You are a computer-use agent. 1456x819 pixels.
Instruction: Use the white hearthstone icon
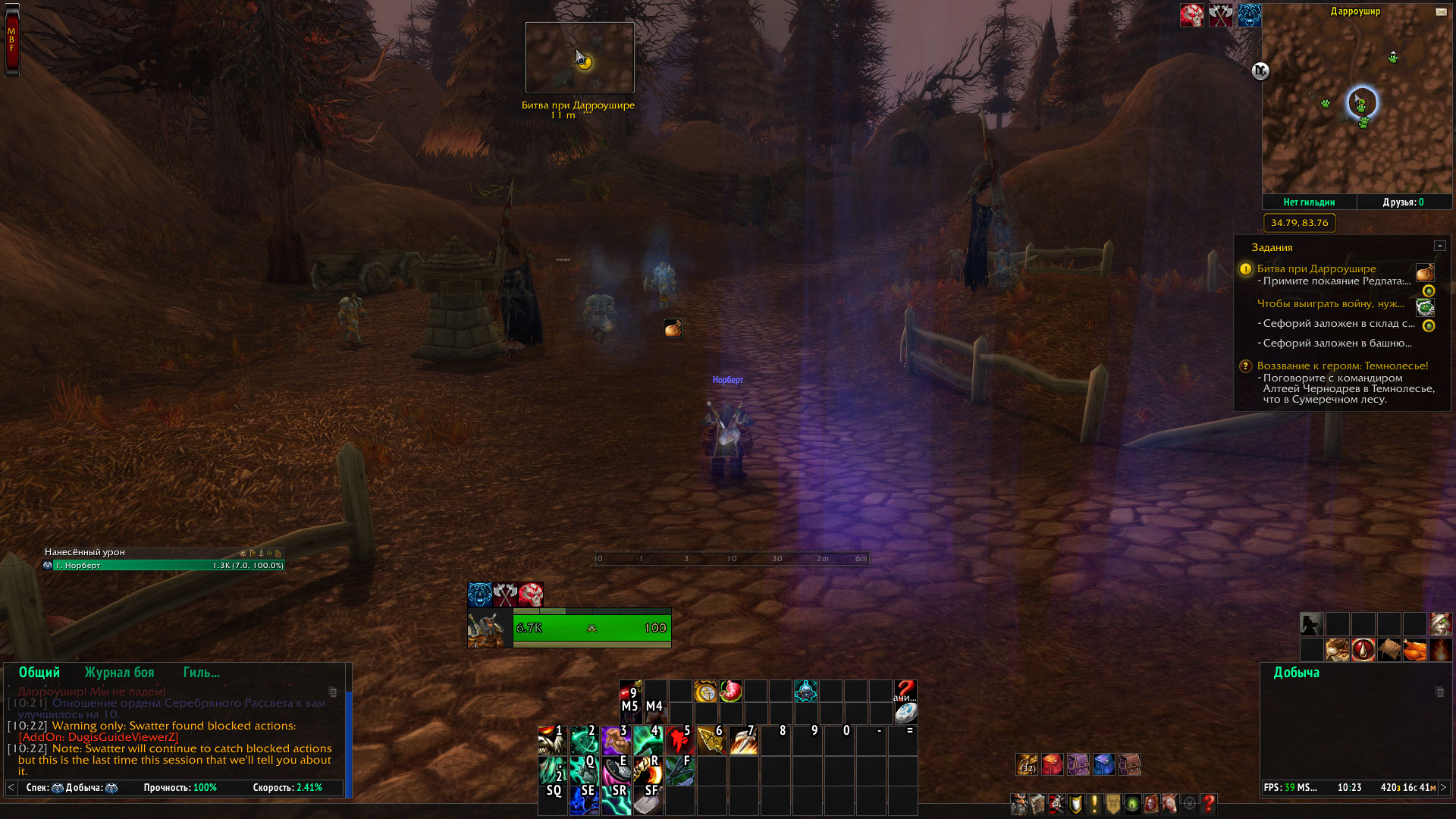(x=905, y=713)
